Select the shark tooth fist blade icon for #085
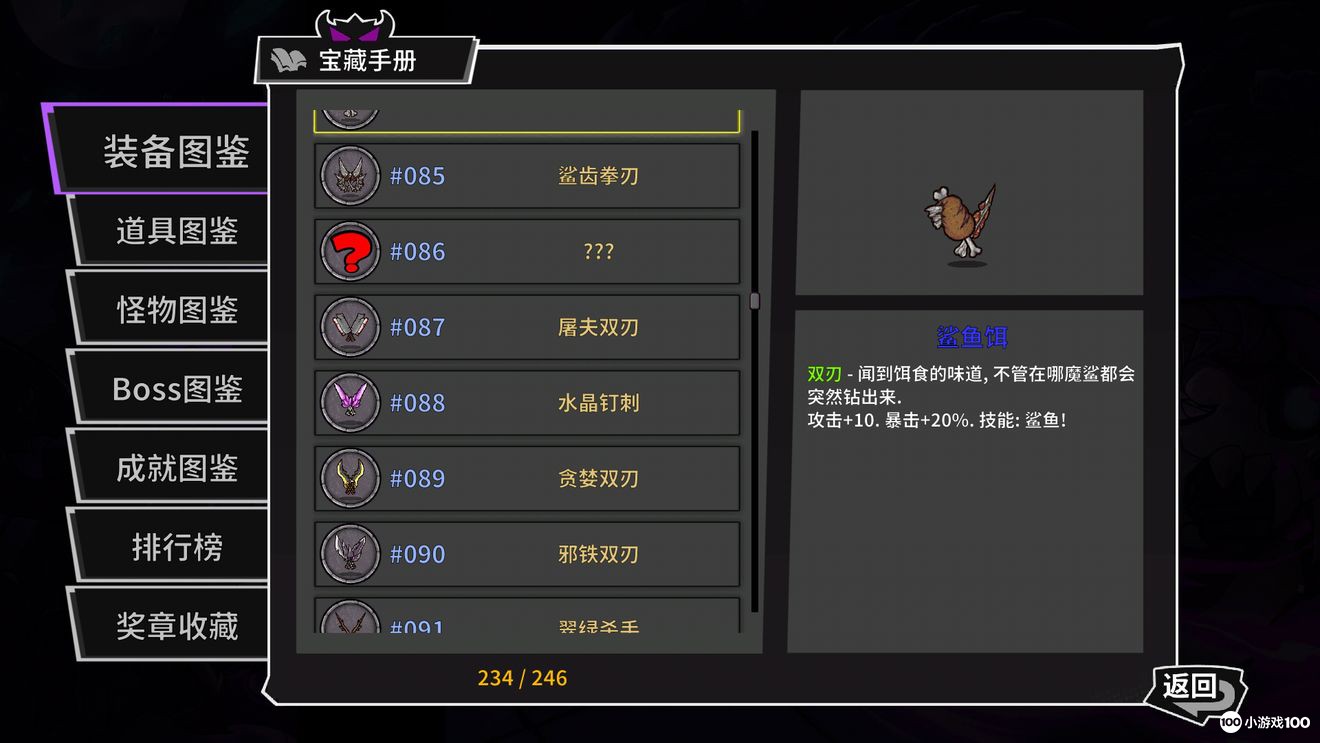Image resolution: width=1320 pixels, height=743 pixels. (x=349, y=175)
